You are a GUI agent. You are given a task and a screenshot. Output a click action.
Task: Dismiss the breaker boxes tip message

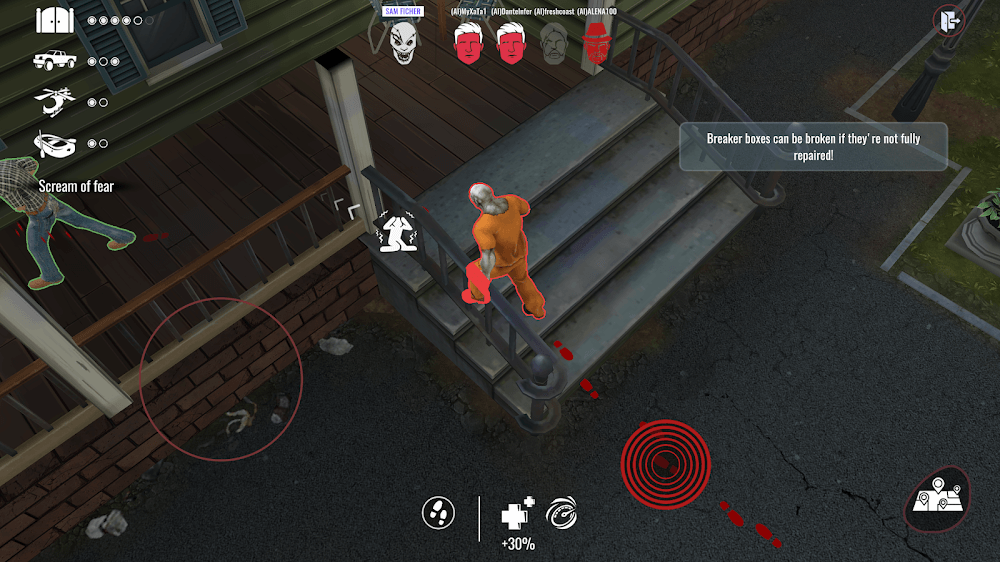[813, 147]
